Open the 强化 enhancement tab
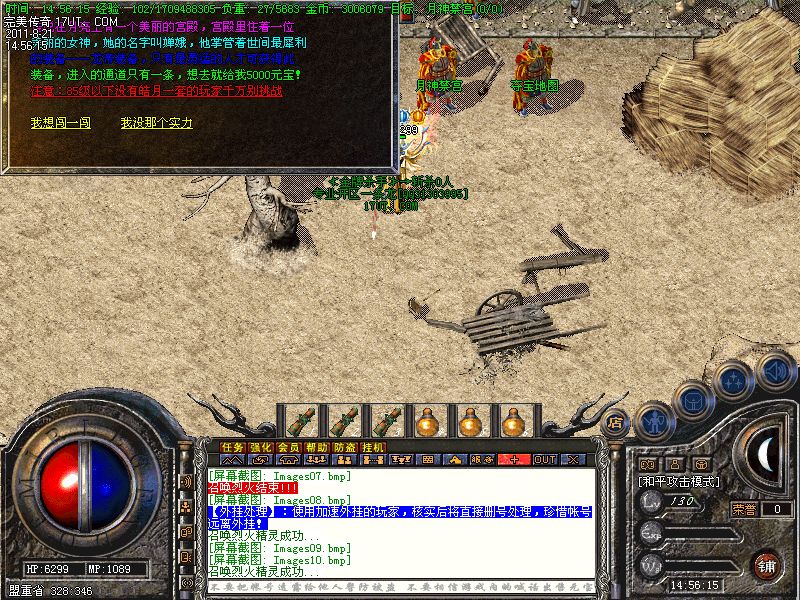 point(261,447)
